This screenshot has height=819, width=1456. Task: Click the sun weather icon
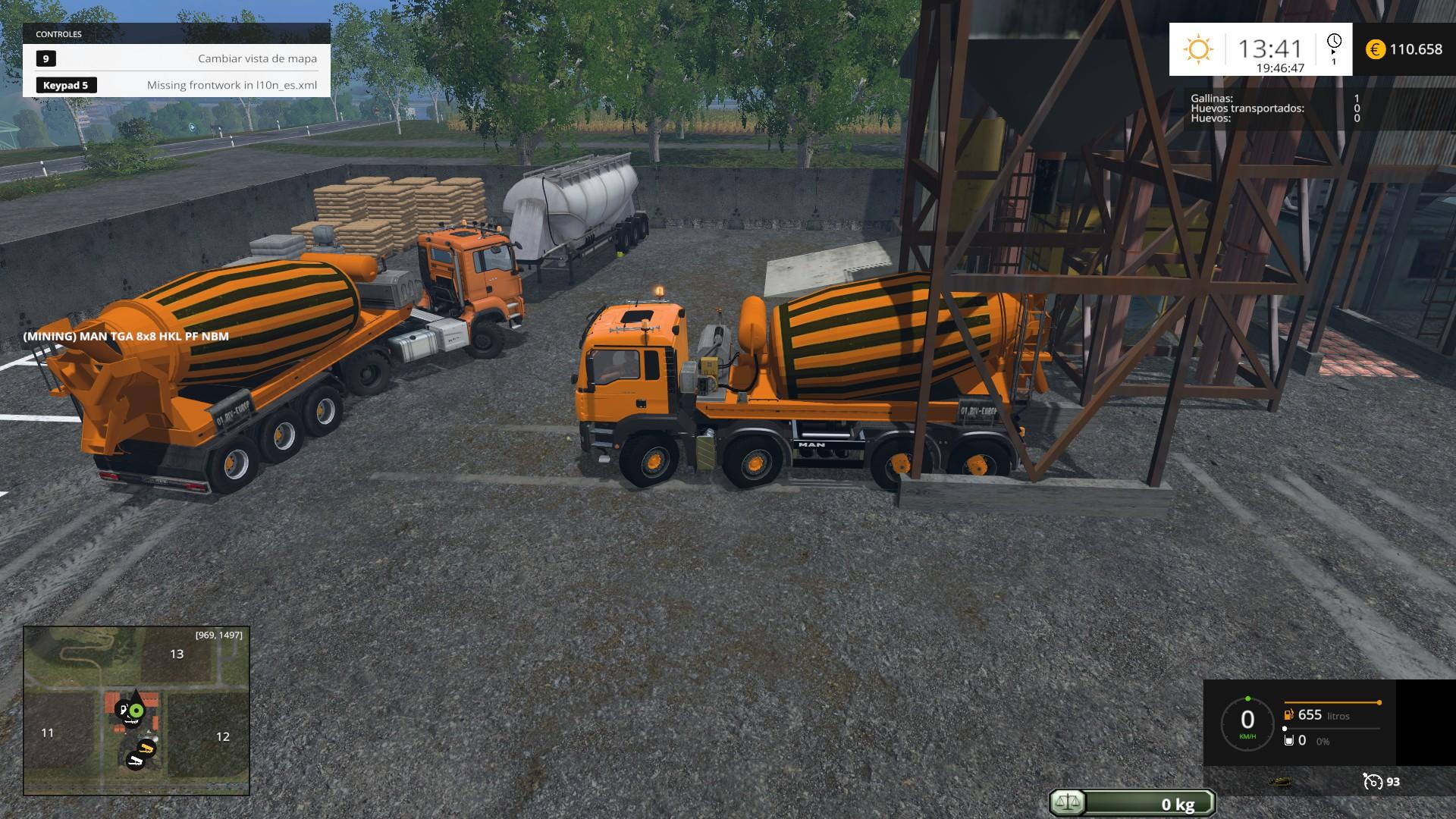click(x=1198, y=49)
